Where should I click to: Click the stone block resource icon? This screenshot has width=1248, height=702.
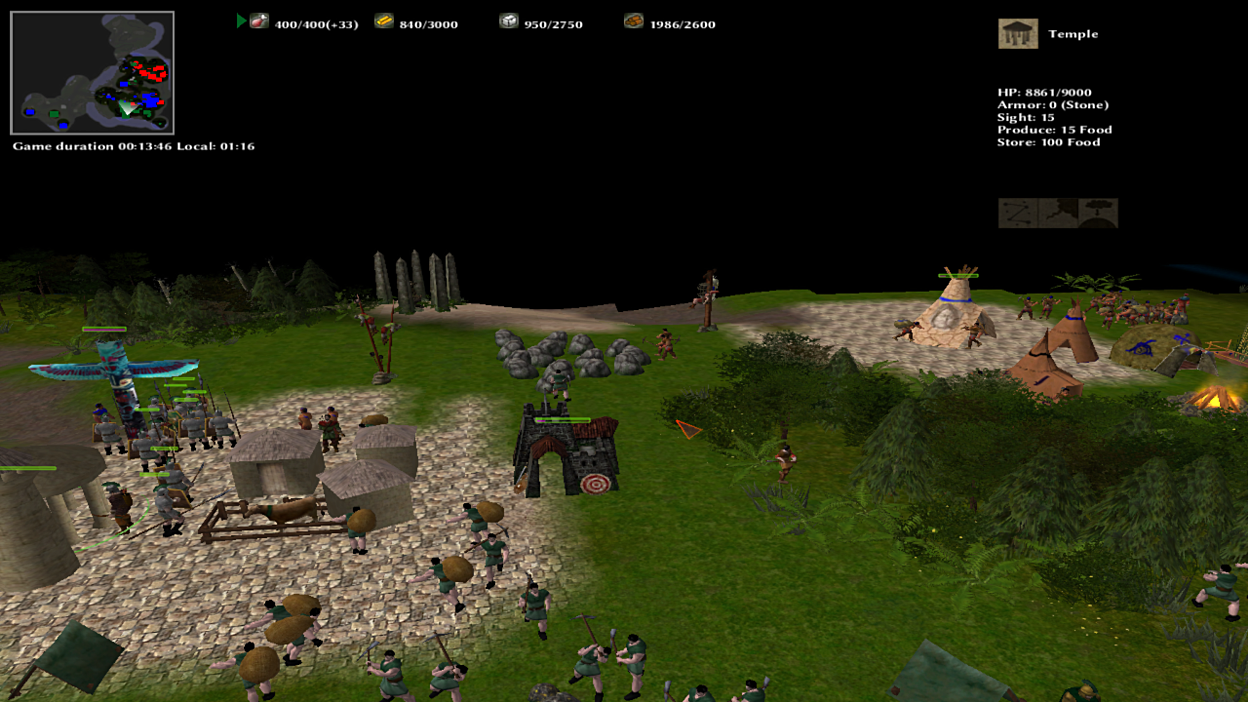[x=508, y=21]
